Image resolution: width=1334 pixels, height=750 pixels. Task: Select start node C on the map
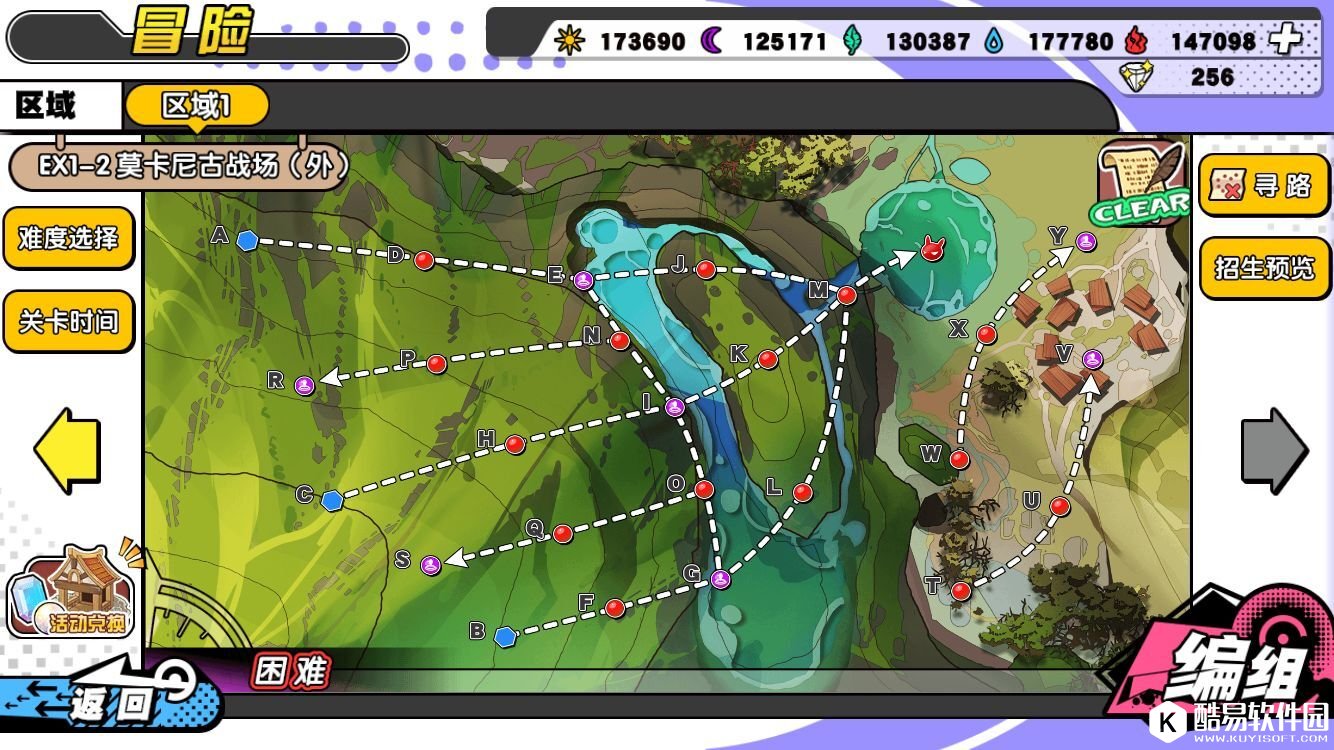(x=332, y=499)
